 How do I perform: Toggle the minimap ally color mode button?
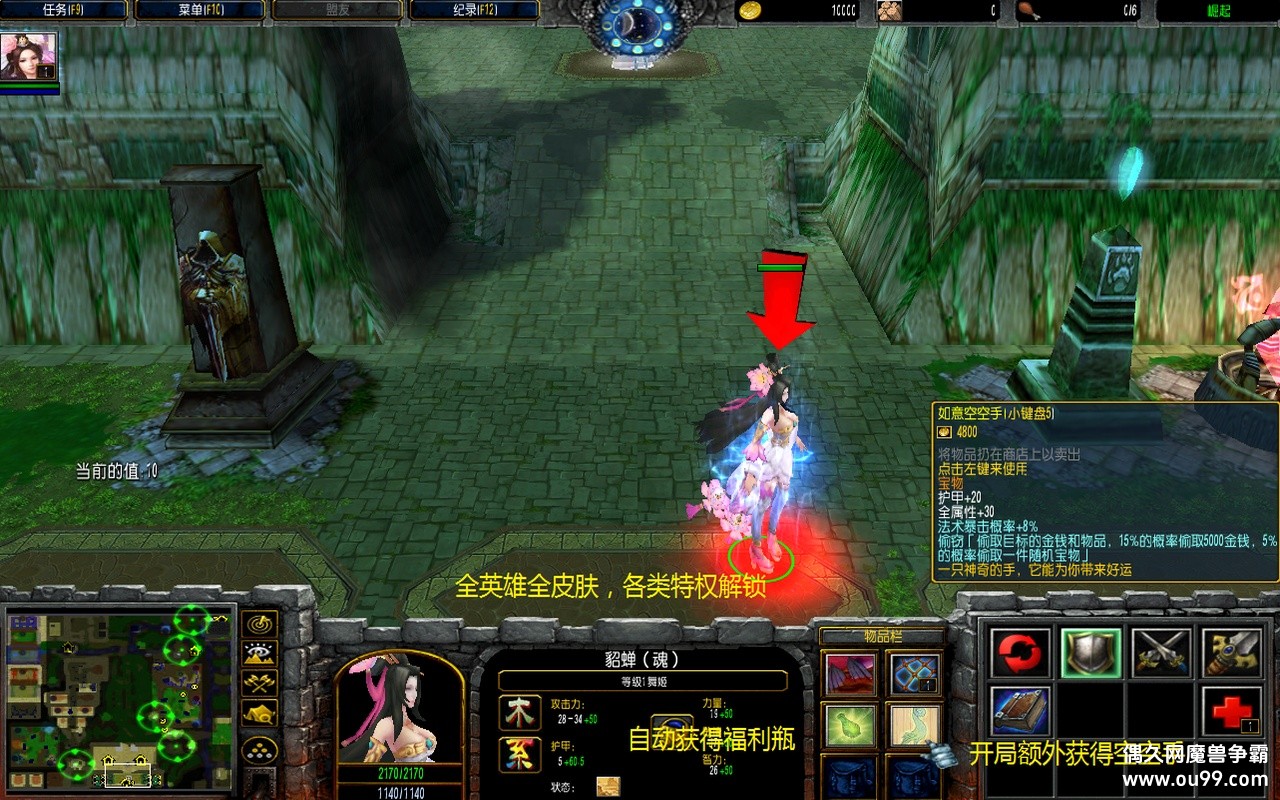(261, 685)
